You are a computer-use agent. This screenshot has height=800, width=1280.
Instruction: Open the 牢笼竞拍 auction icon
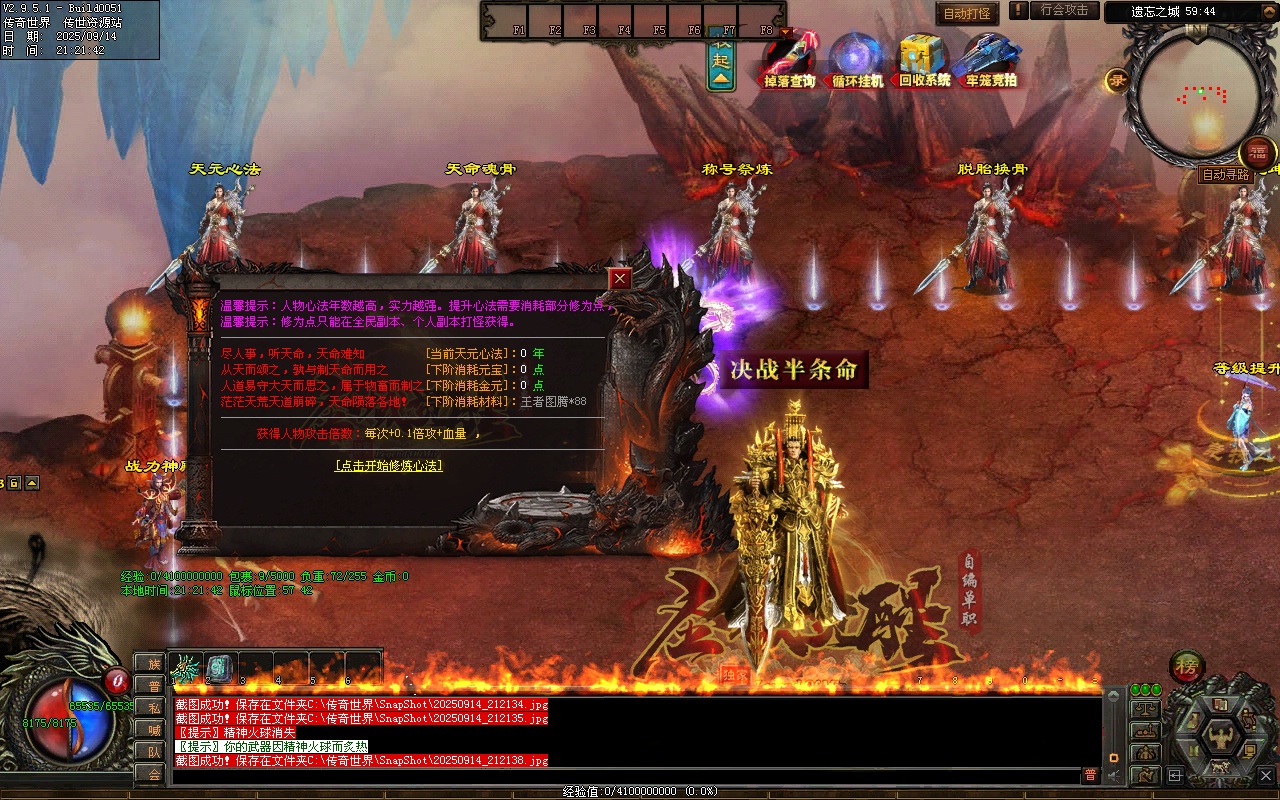[x=990, y=60]
